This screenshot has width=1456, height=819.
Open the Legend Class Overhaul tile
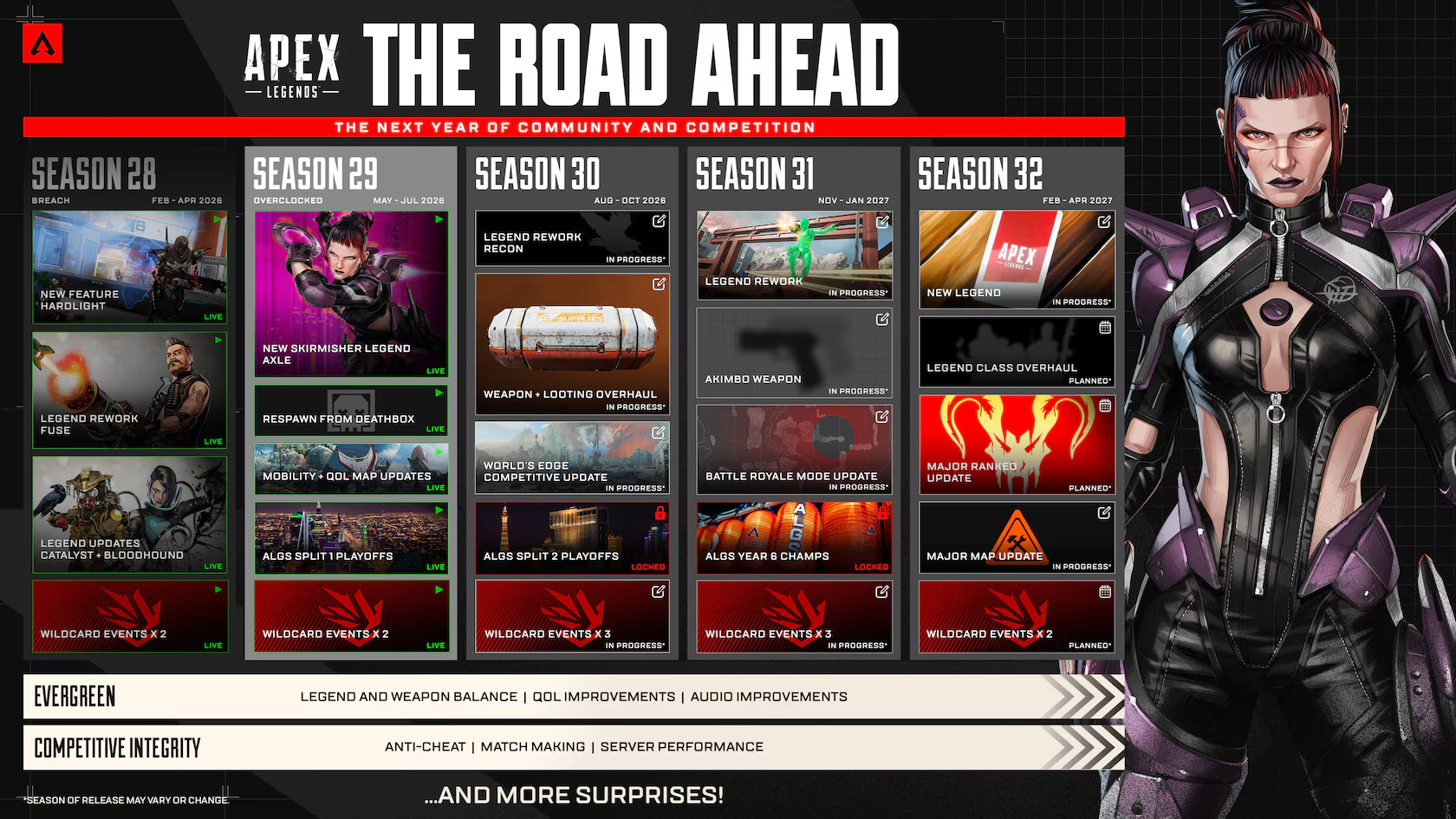pos(1016,352)
